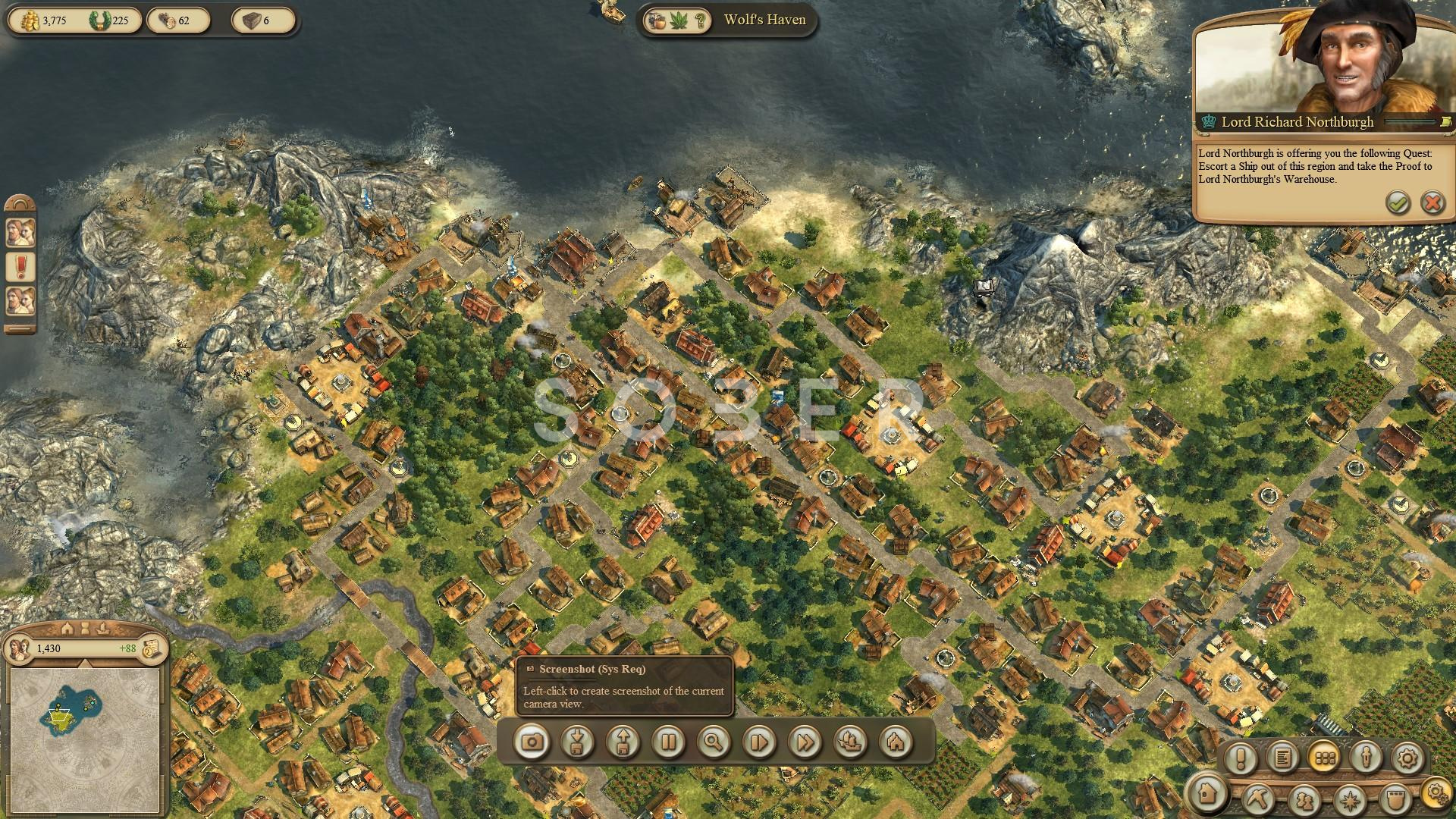Toggle the highlighted grid overview button

coord(1325,758)
